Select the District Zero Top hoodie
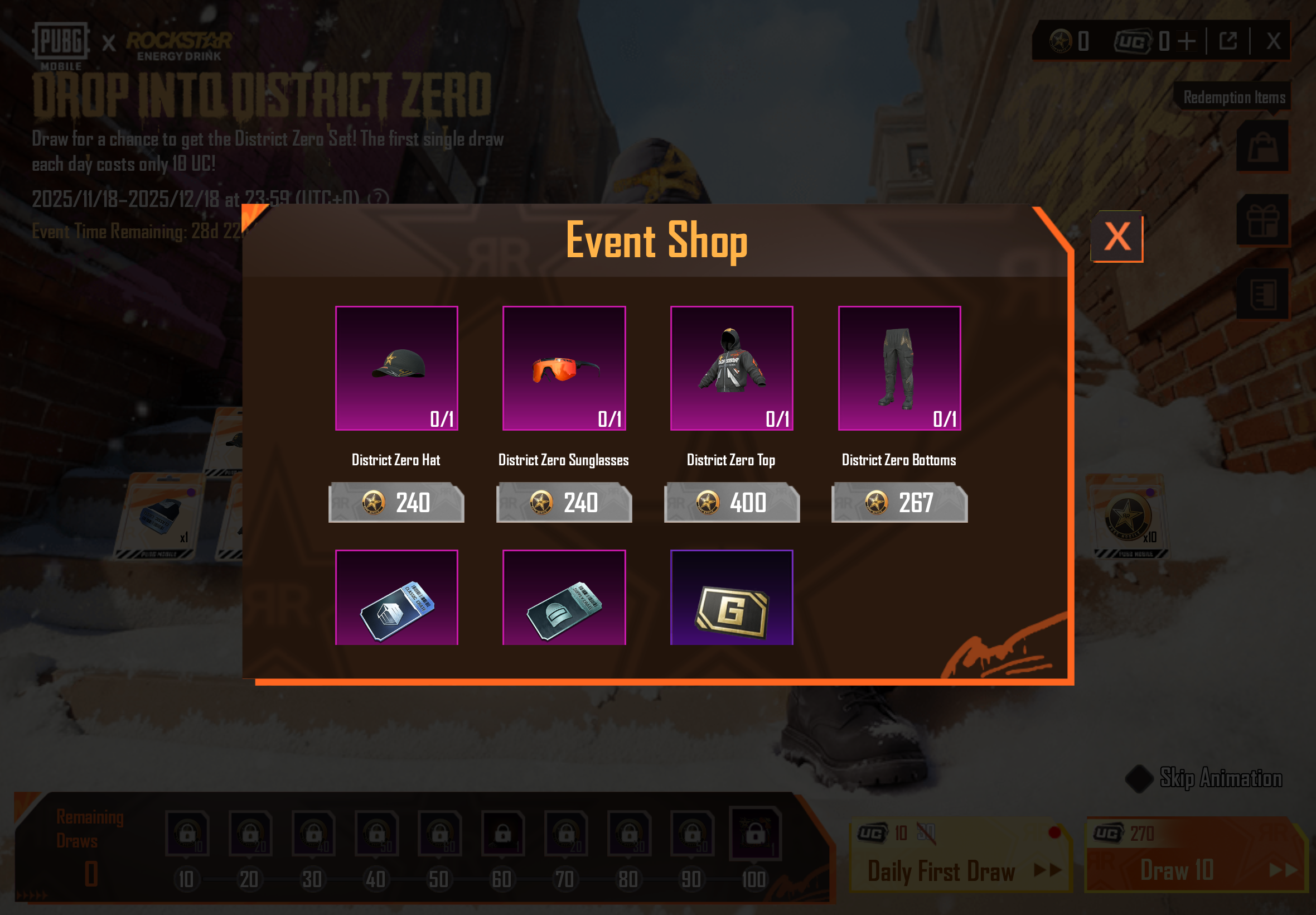This screenshot has height=915, width=1316. pyautogui.click(x=732, y=368)
